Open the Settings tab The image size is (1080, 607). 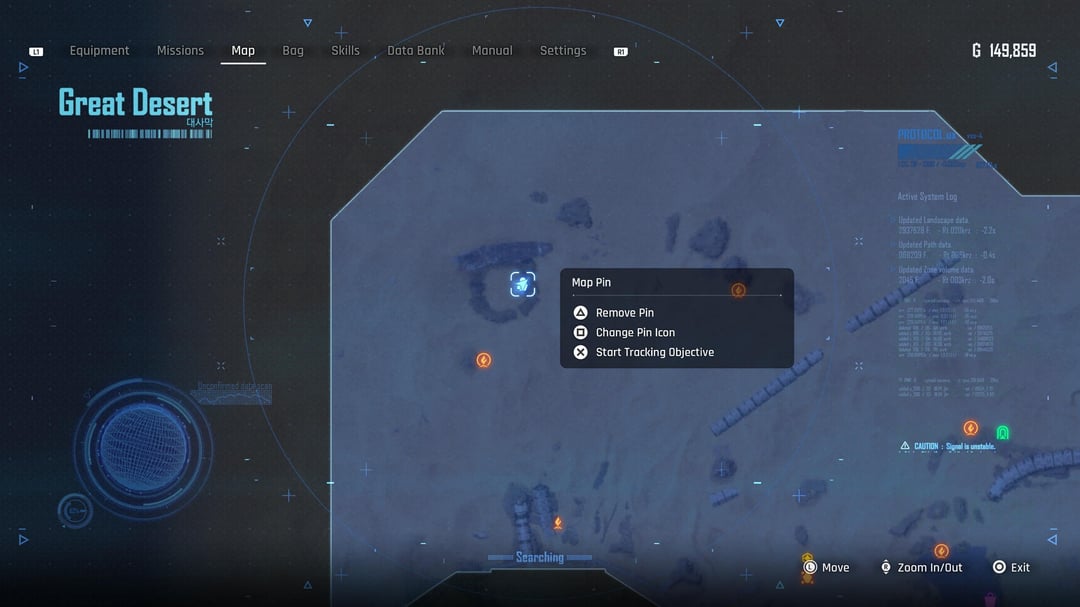point(563,51)
